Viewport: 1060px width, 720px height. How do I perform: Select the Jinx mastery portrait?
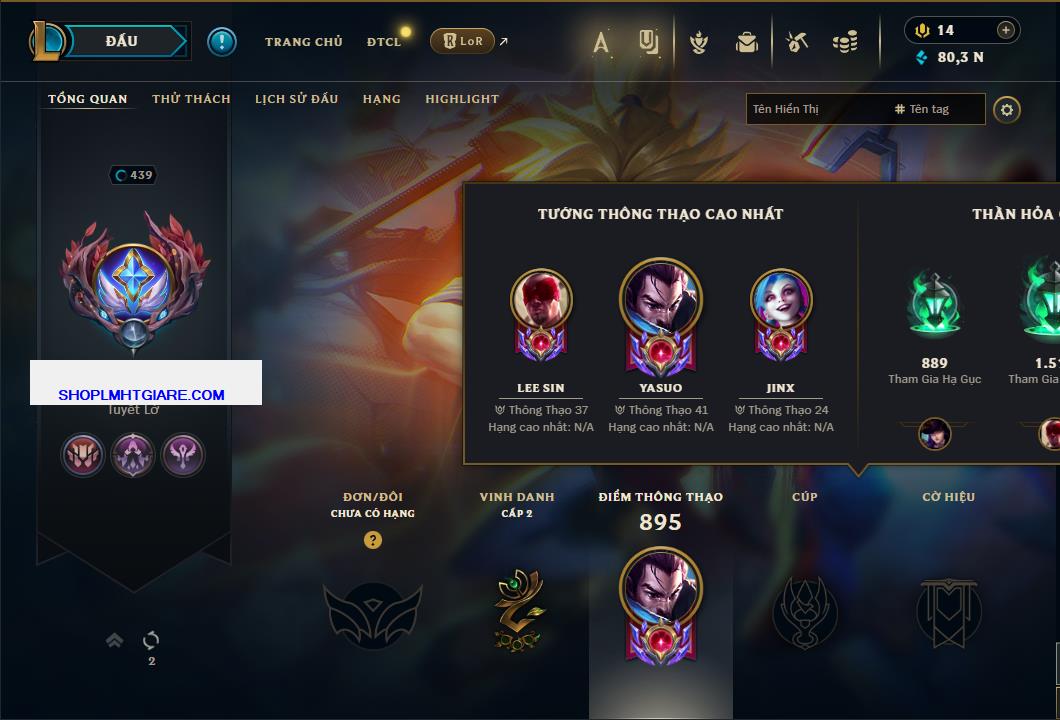(x=780, y=299)
